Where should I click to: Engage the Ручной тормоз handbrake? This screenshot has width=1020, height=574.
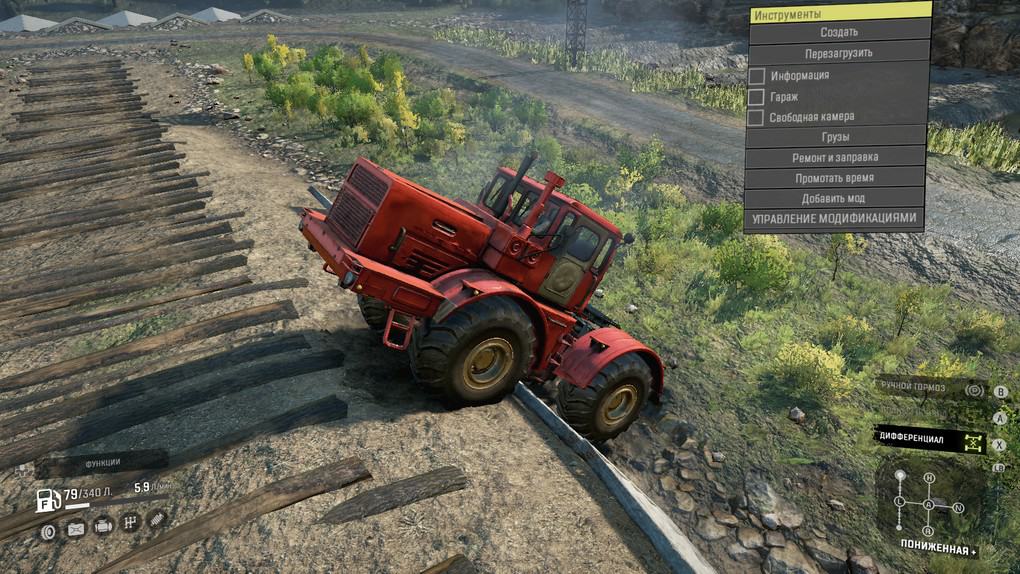coord(930,389)
